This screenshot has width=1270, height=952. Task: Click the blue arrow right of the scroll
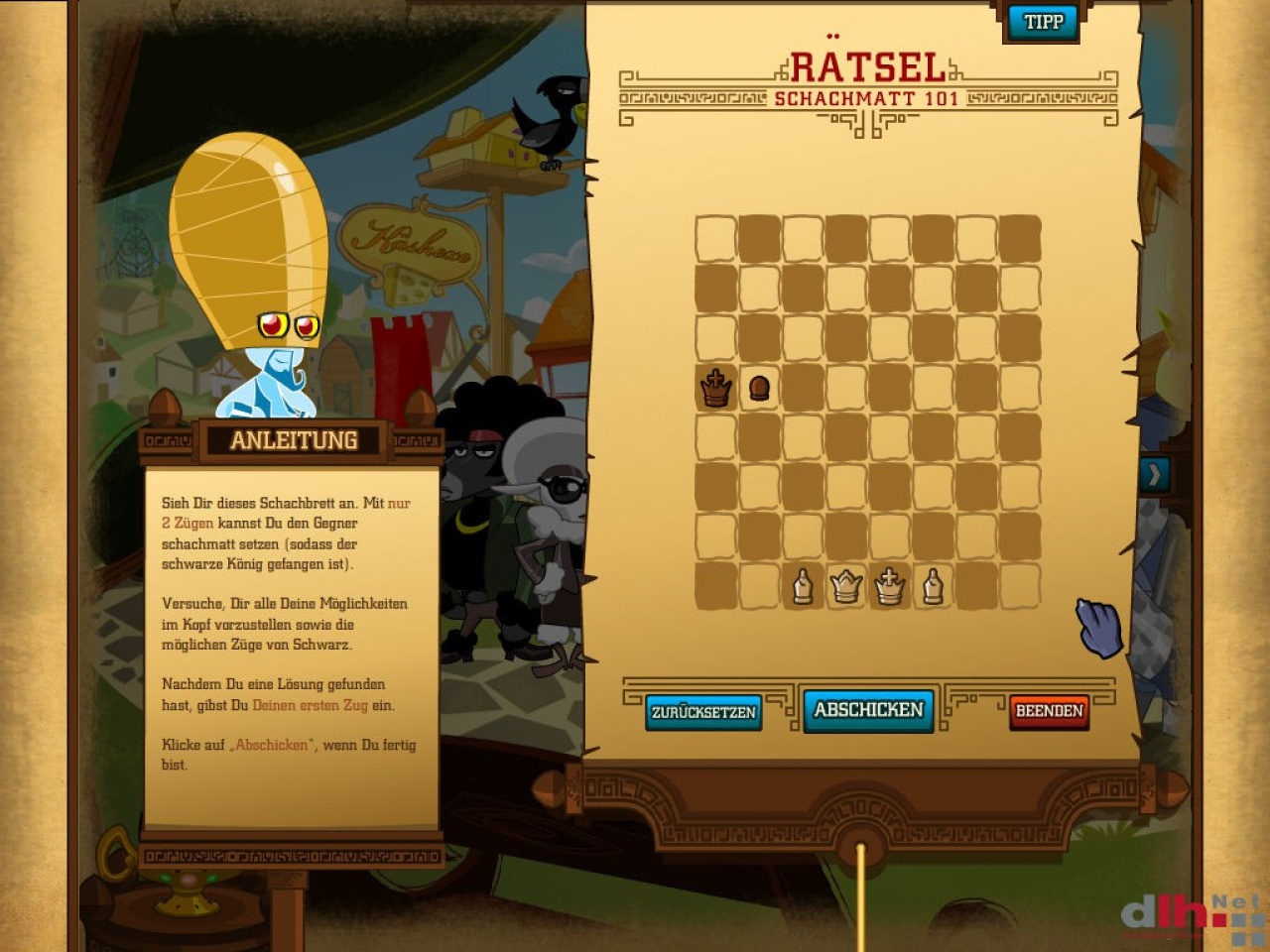point(1154,475)
